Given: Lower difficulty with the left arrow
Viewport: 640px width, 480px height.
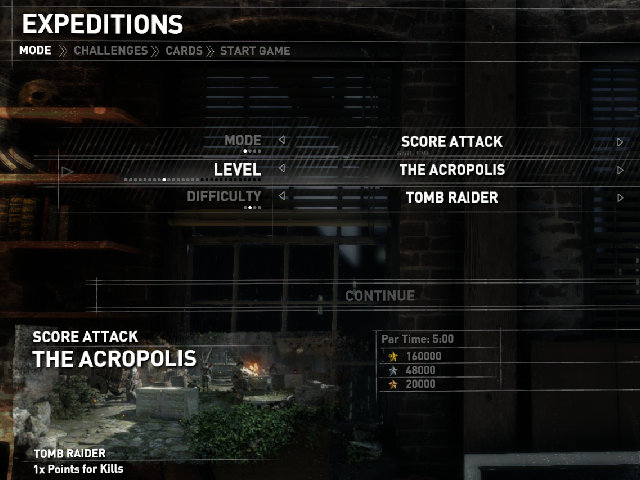Looking at the screenshot, I should pyautogui.click(x=282, y=197).
